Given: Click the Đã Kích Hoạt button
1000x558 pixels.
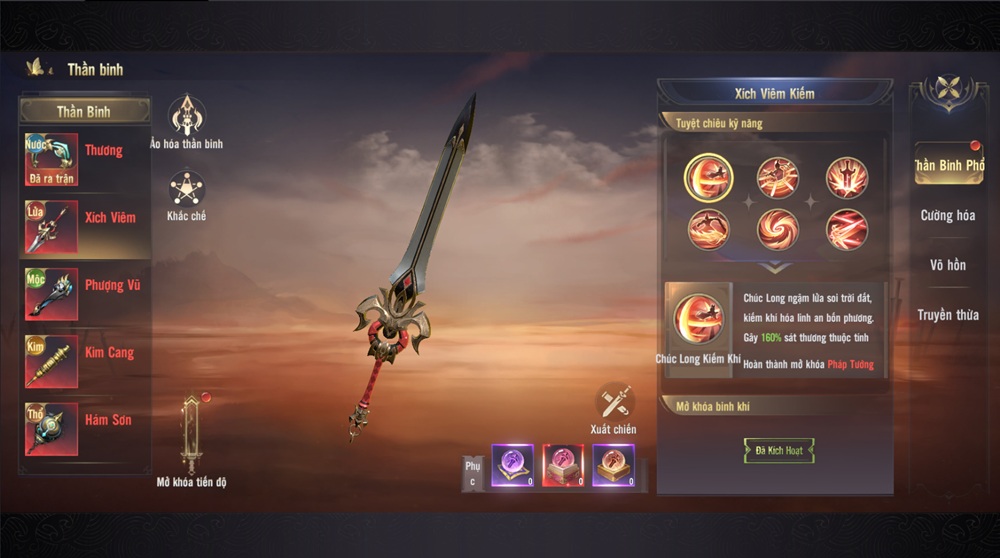Looking at the screenshot, I should [x=778, y=450].
